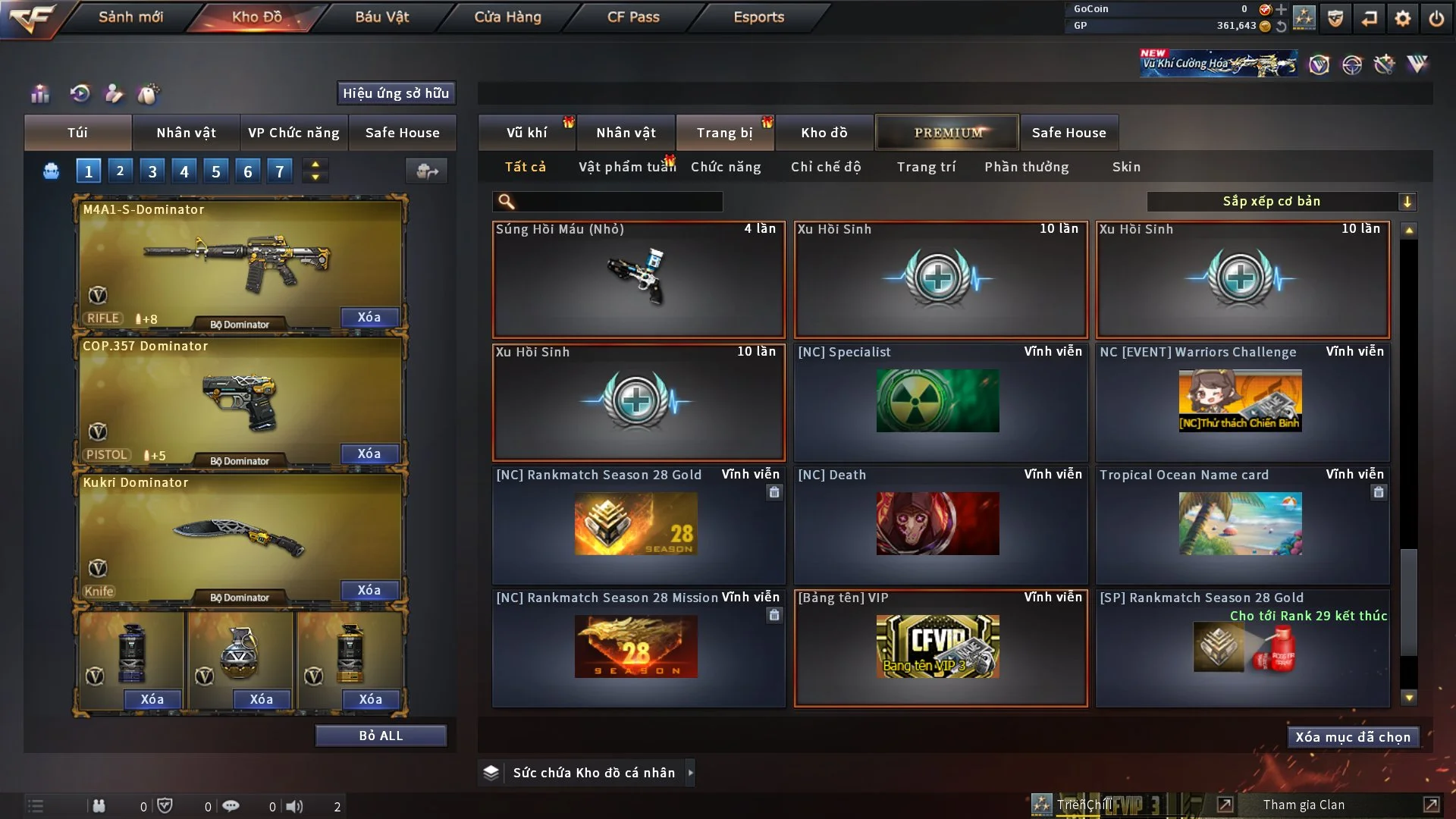
Task: Click Xóa mục đã chọn button
Action: tap(1353, 737)
